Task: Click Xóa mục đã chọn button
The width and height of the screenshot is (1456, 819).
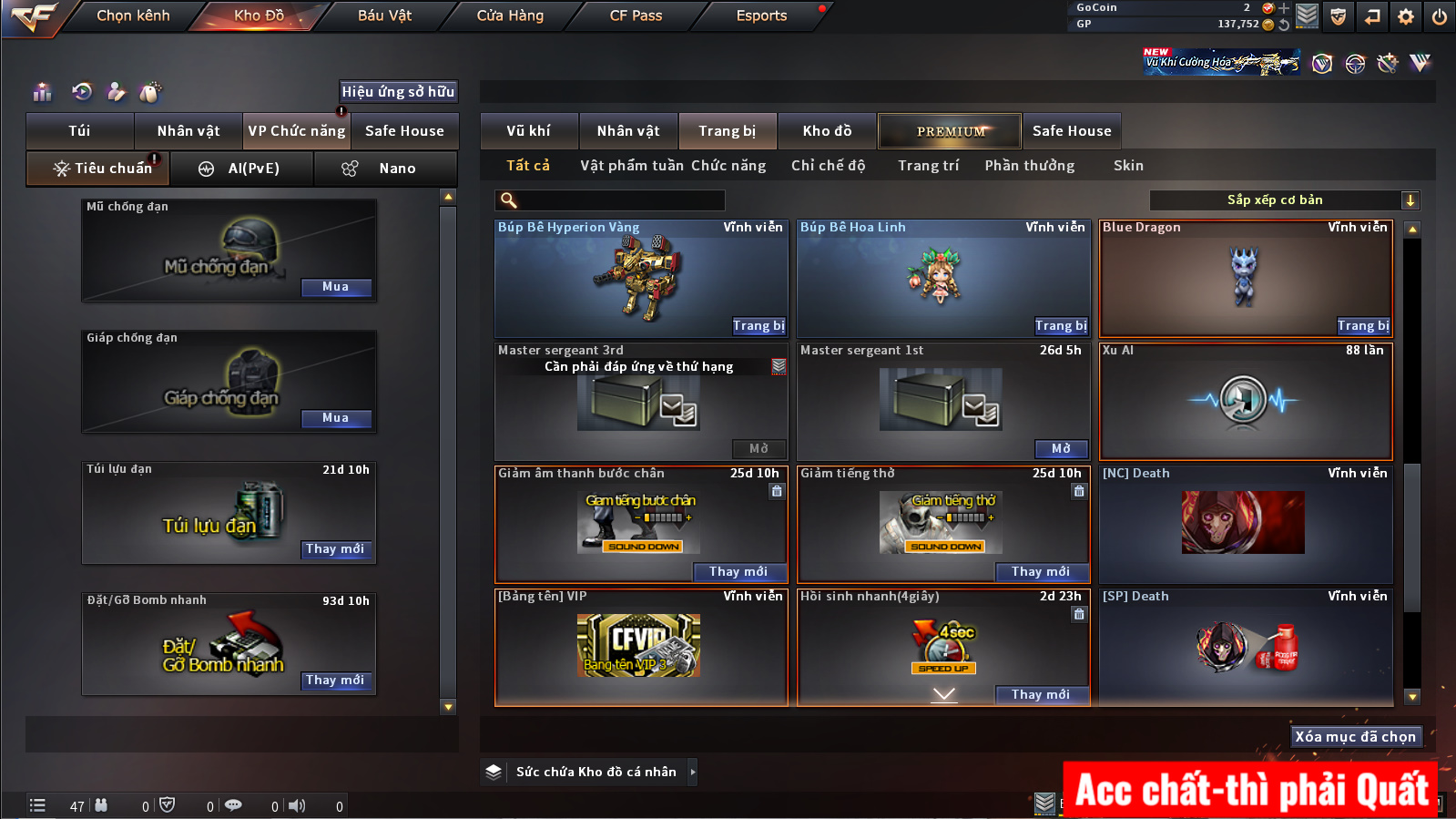Action: pyautogui.click(x=1355, y=737)
